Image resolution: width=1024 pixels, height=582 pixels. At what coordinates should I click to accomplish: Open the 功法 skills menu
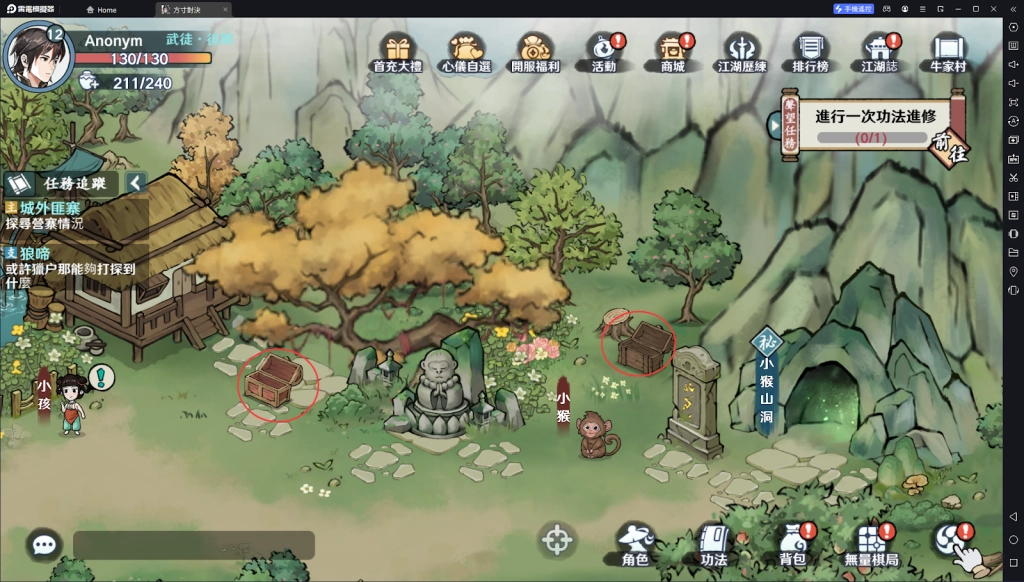click(x=713, y=545)
